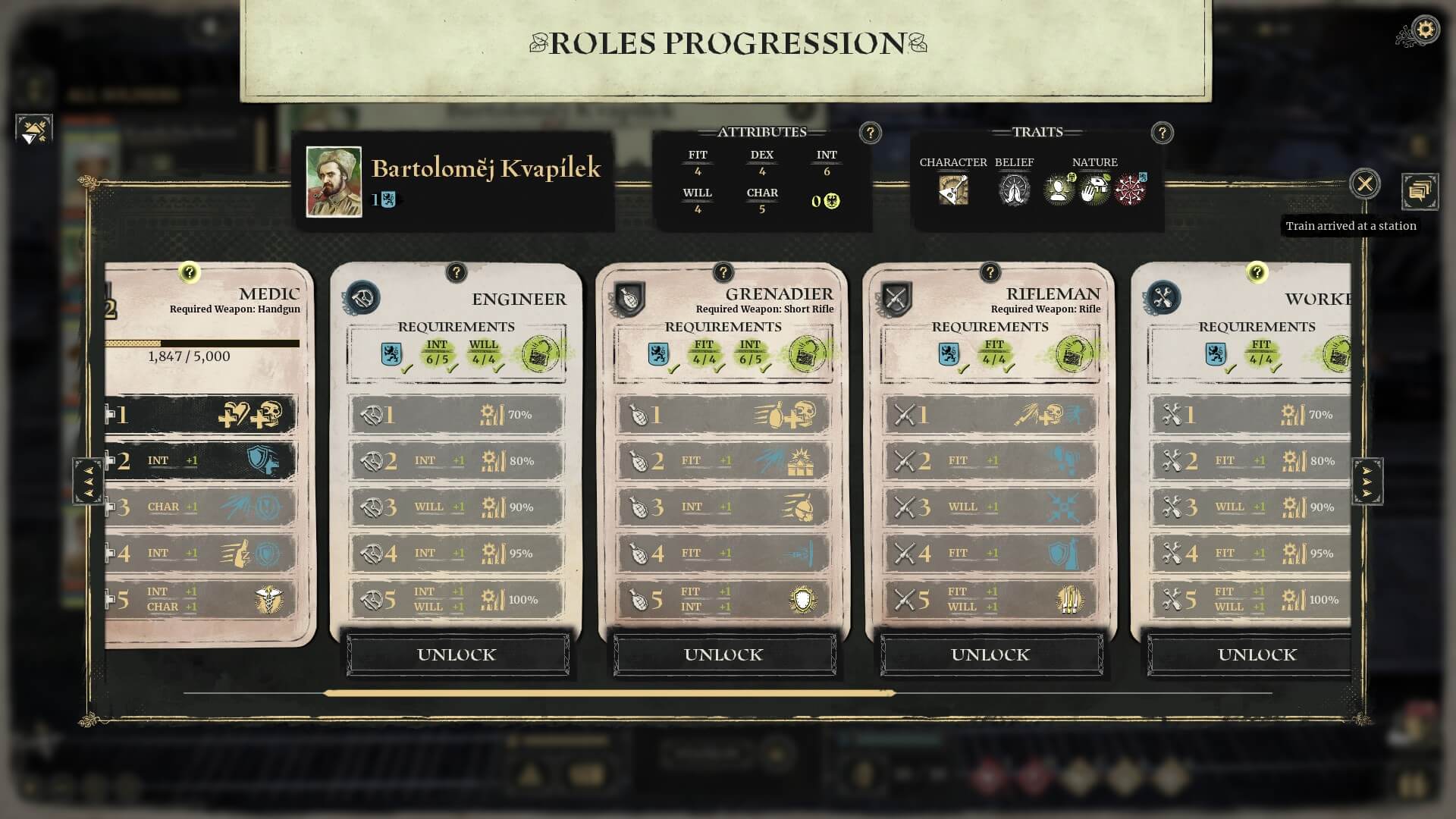Inspect the Belief praying hands trait
Image resolution: width=1456 pixels, height=819 pixels.
point(1014,190)
